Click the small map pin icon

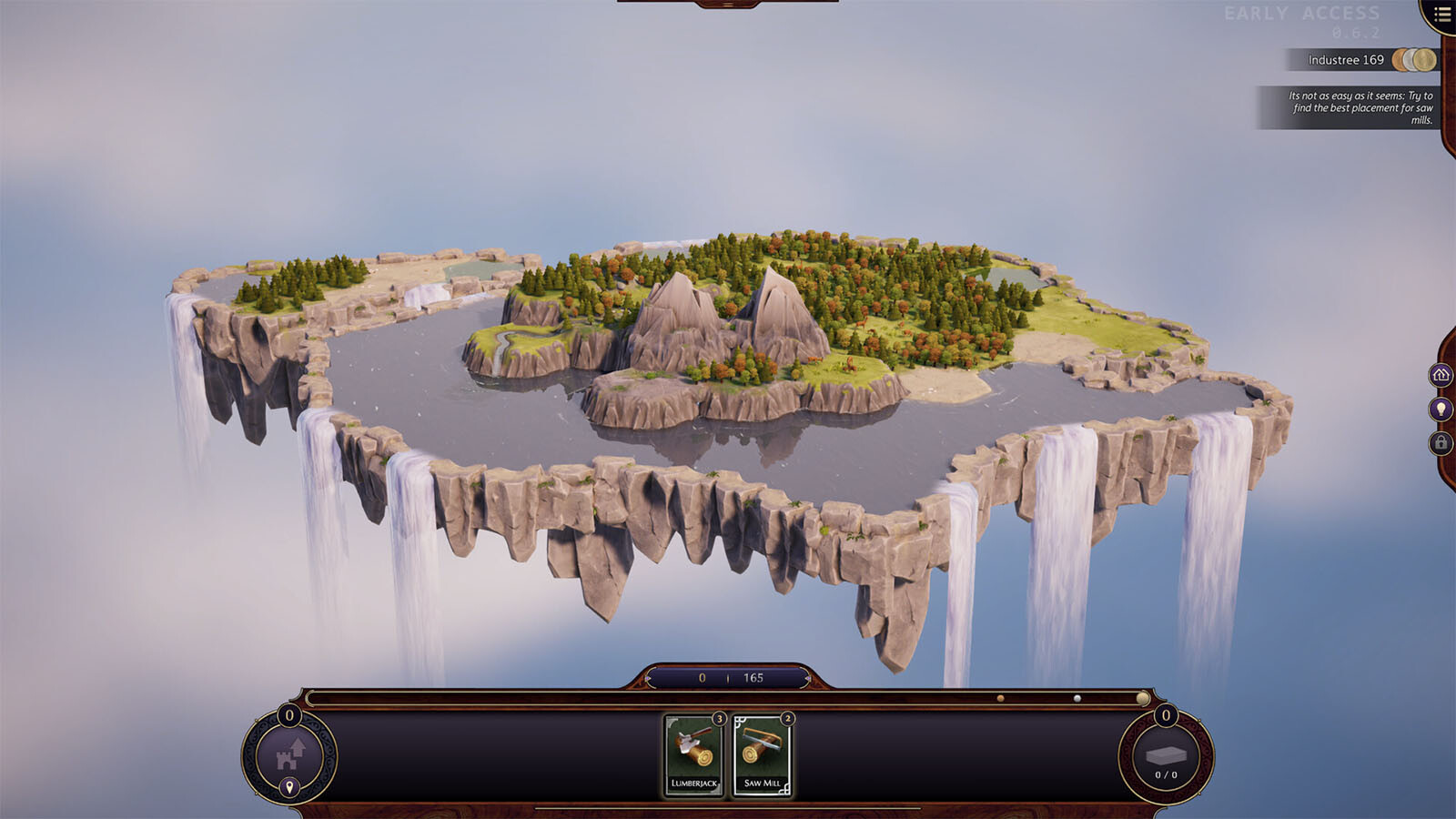pyautogui.click(x=289, y=787)
